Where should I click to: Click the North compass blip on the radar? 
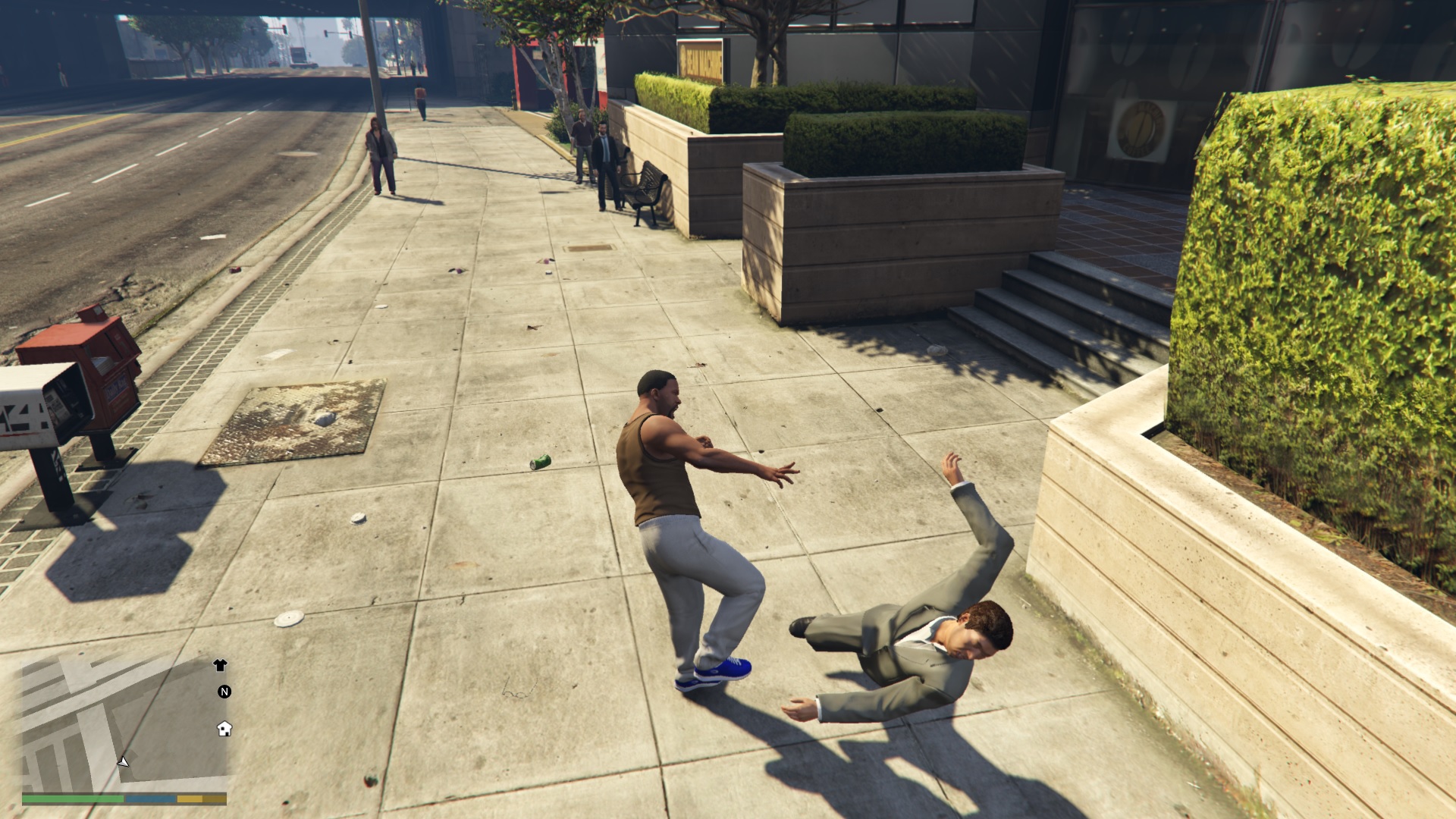point(224,692)
